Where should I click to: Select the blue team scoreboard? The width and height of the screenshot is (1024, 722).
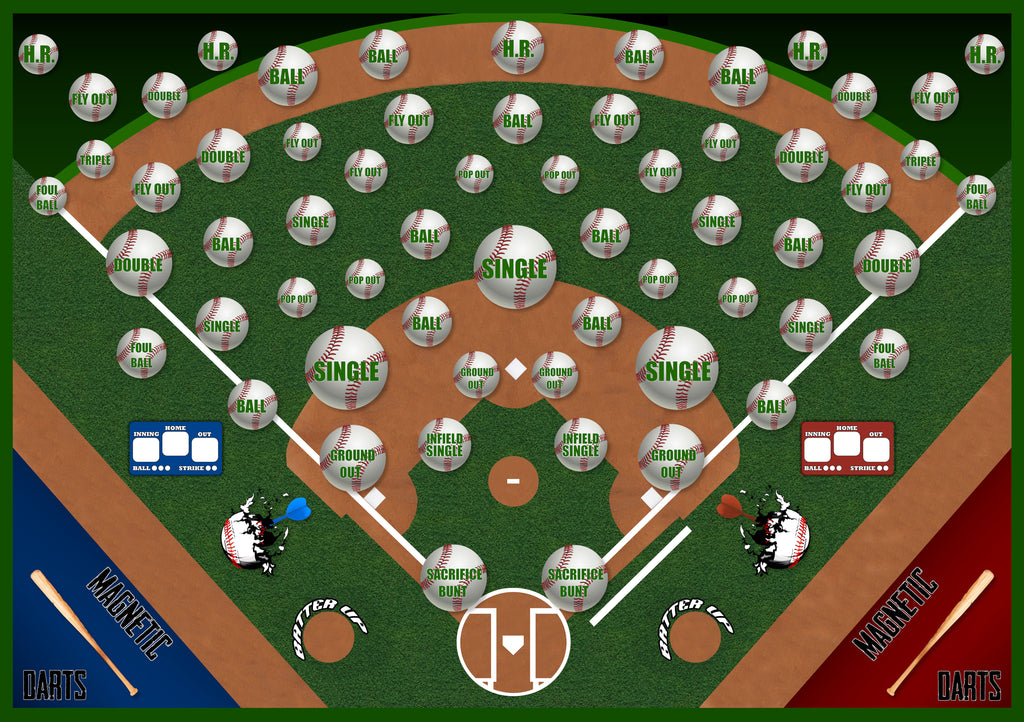pyautogui.click(x=175, y=447)
